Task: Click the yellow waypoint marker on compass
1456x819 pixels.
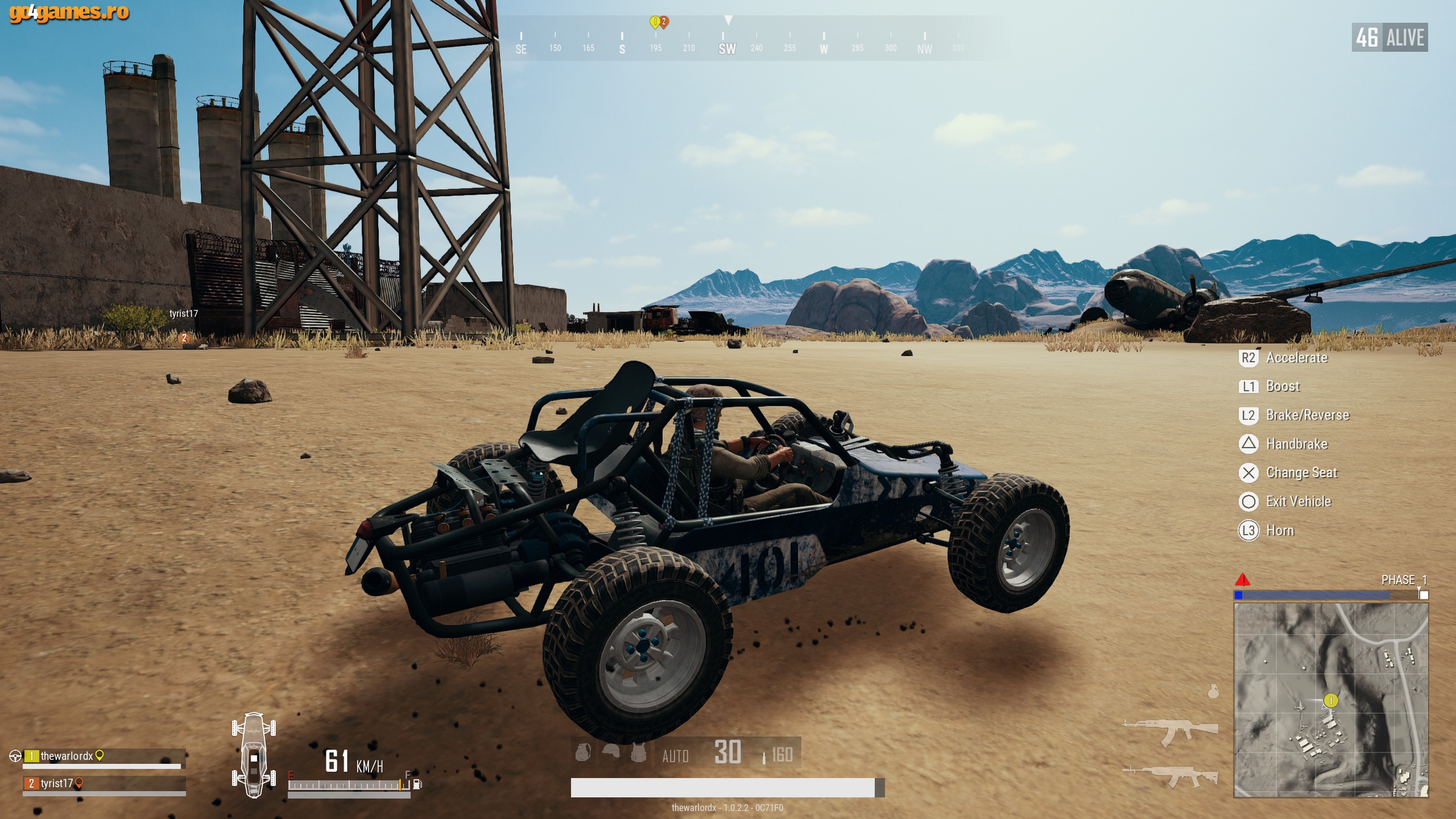Action: point(654,22)
